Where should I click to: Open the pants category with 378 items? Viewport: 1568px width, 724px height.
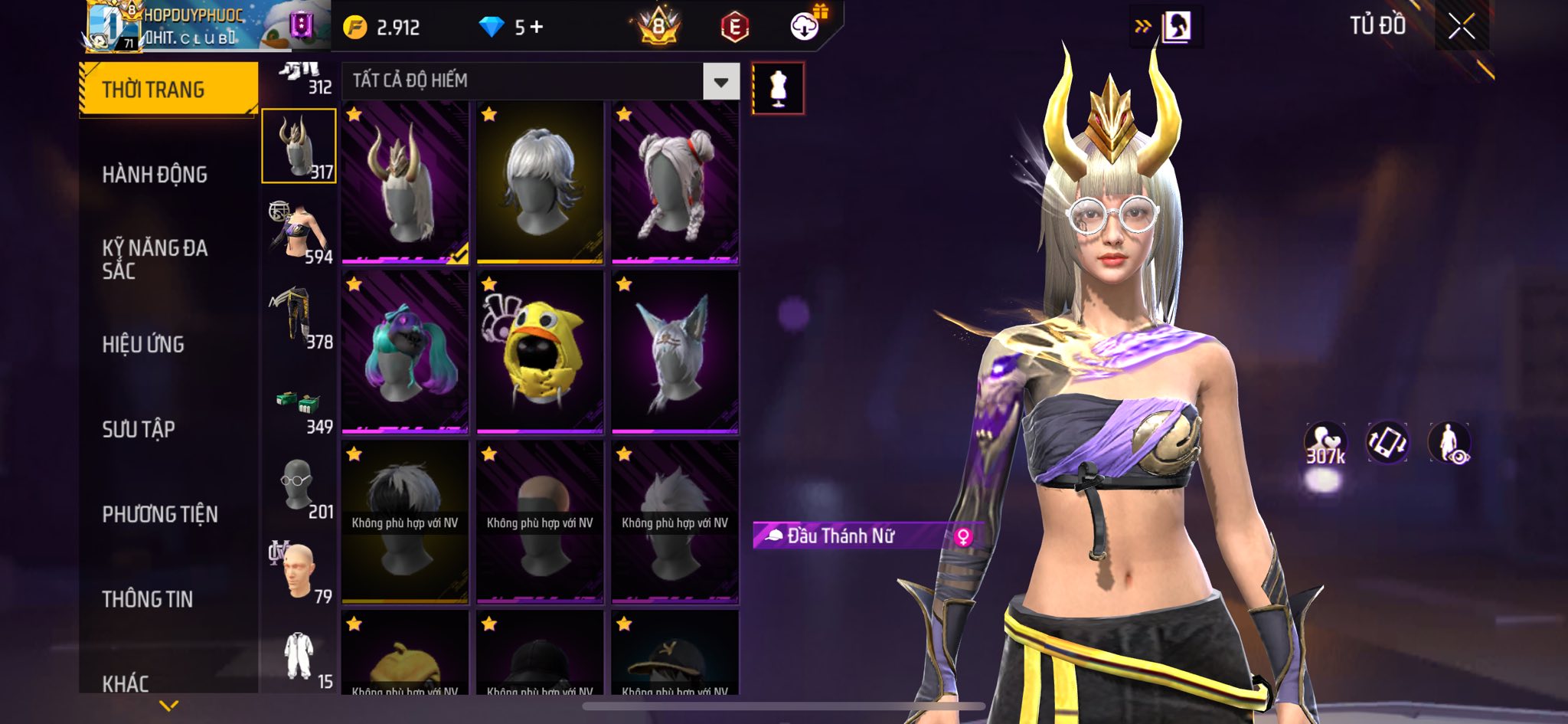click(x=299, y=316)
